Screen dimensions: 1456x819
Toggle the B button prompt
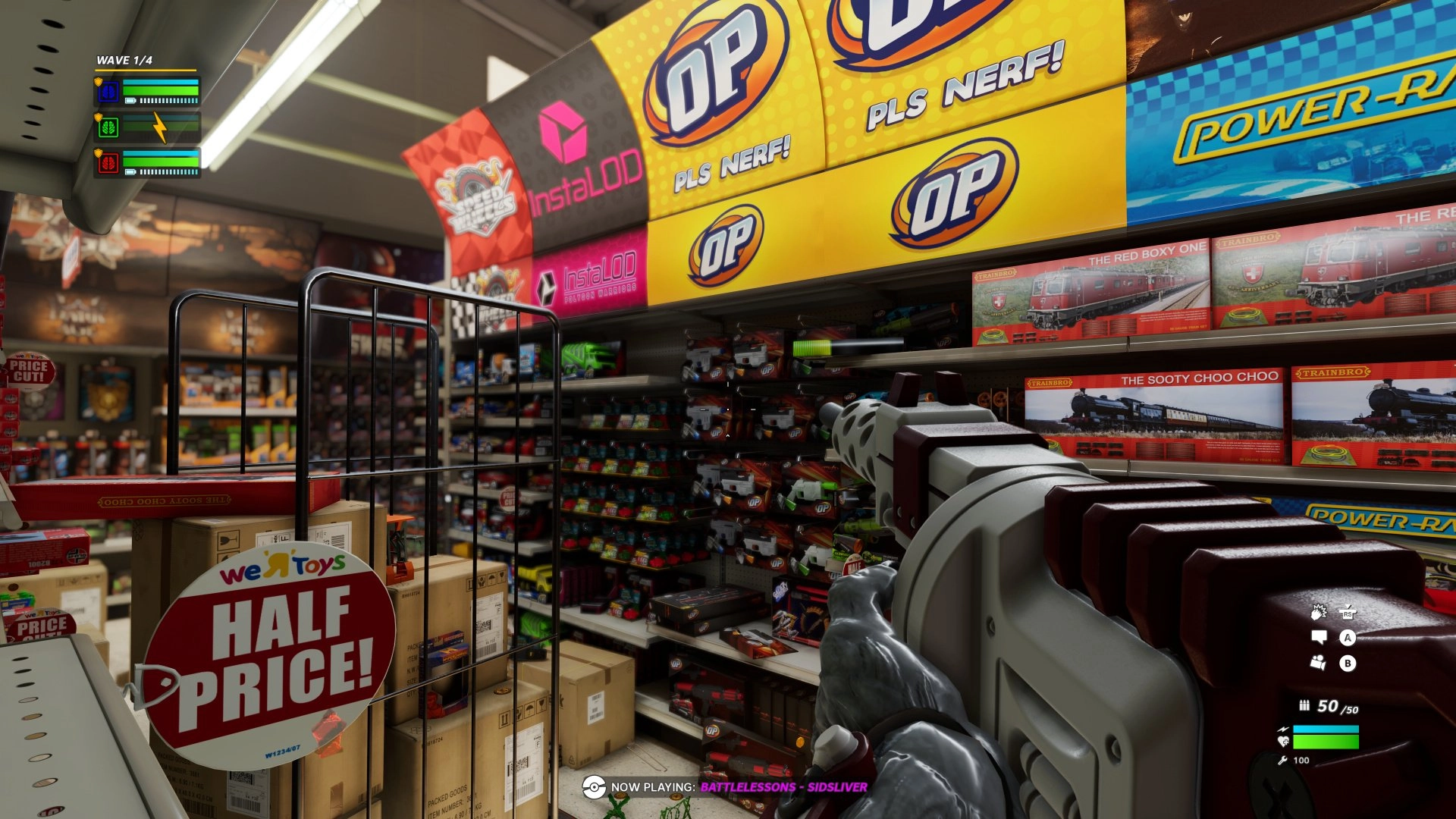pos(1348,663)
